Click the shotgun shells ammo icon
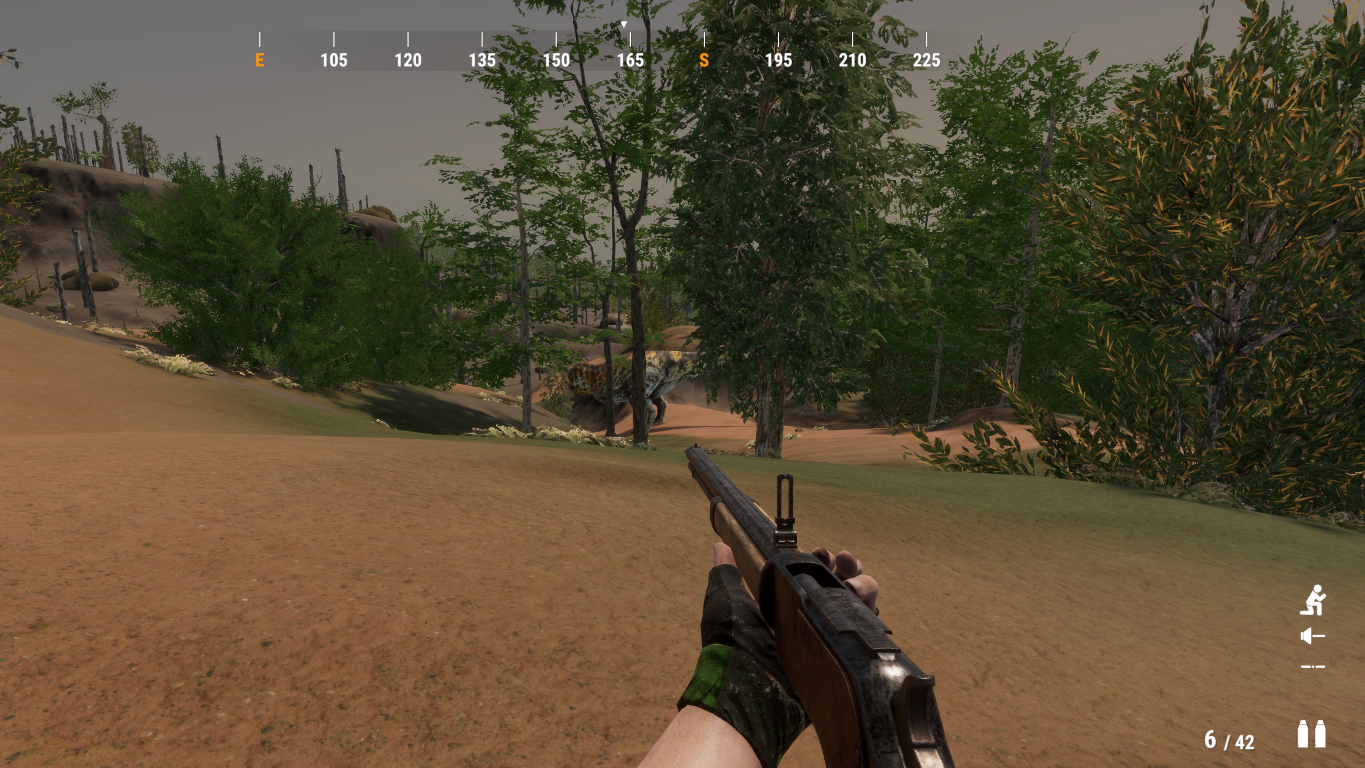This screenshot has width=1365, height=768. 1311,734
